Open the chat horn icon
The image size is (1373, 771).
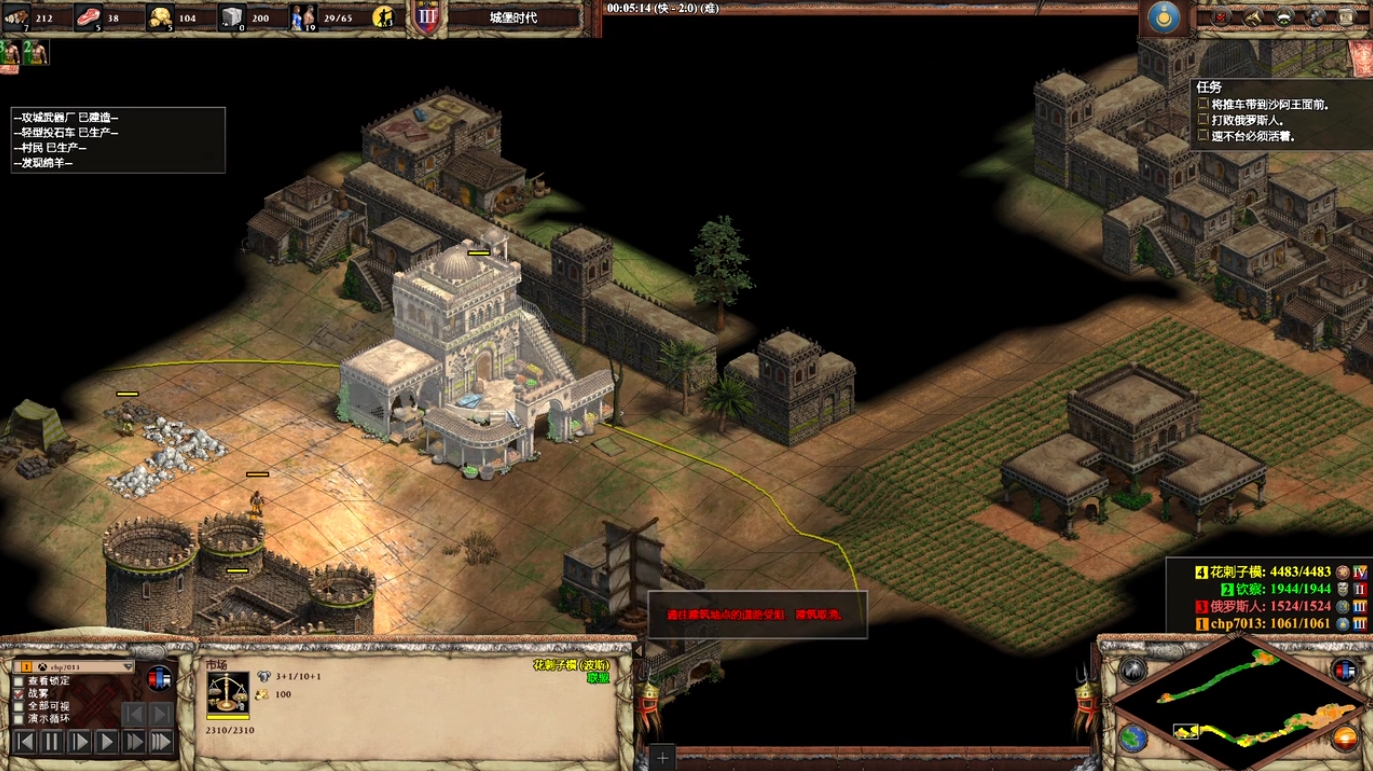coord(1252,17)
